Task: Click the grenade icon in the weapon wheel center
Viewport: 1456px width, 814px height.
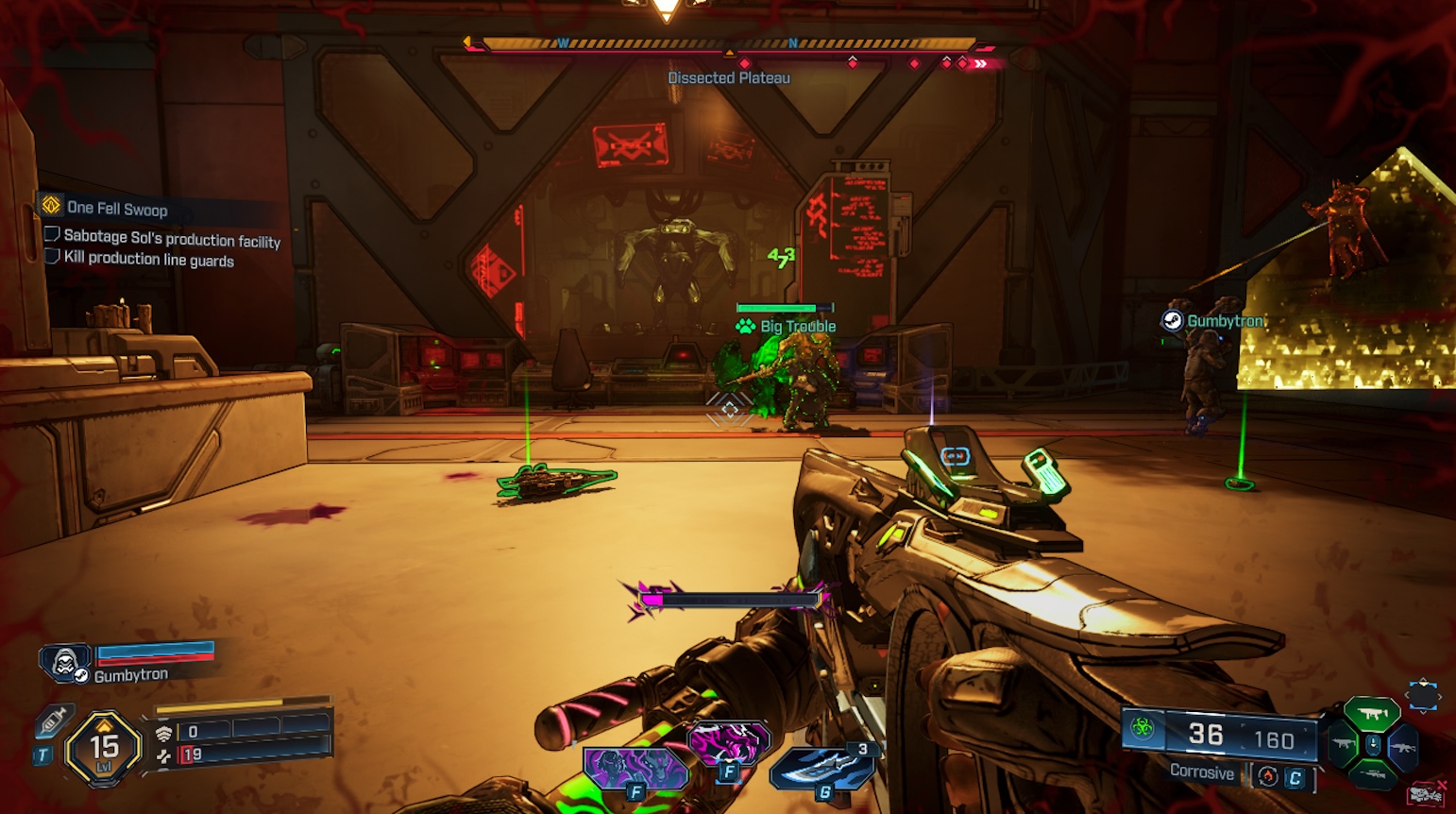Action: [x=1373, y=745]
